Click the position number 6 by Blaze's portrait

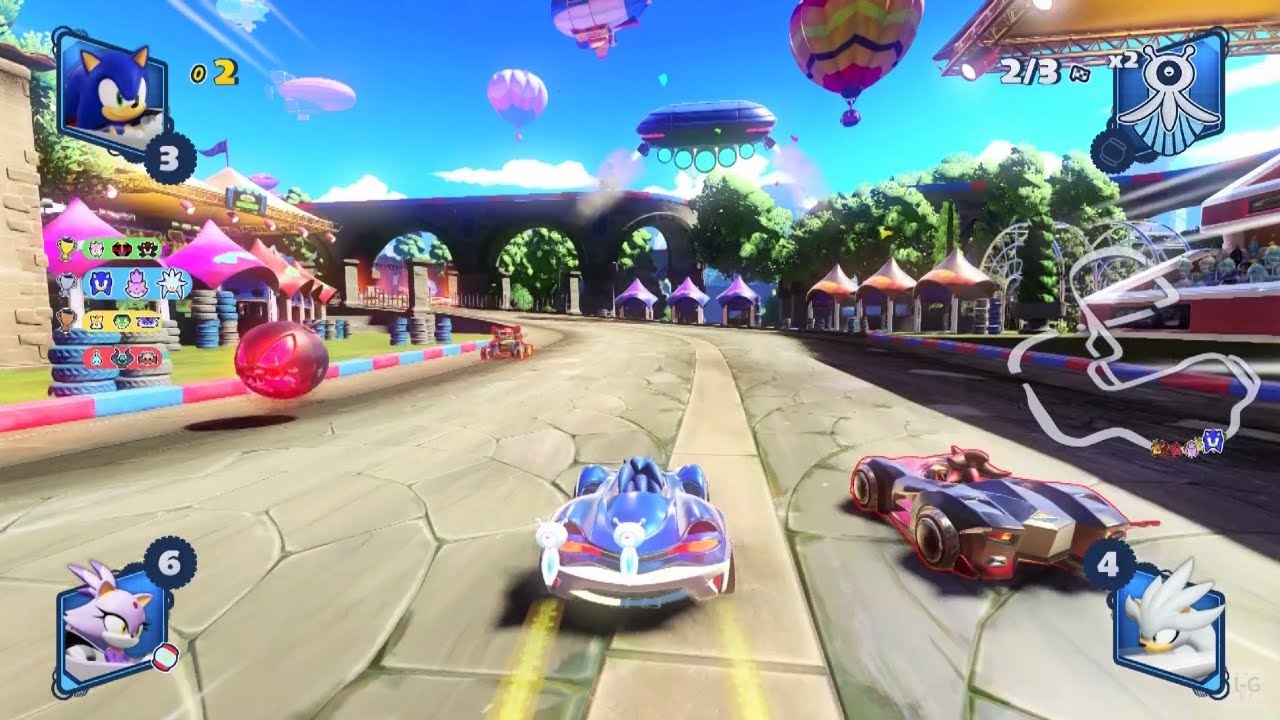168,562
